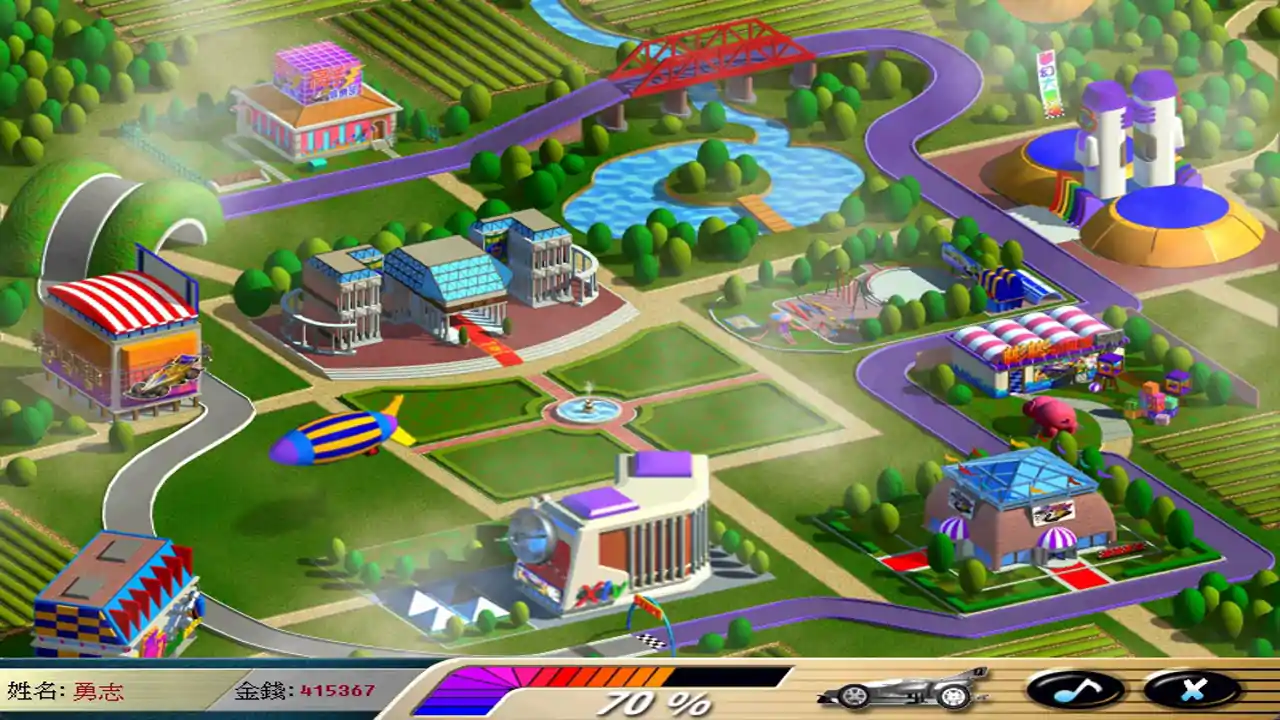Enter the red-white striped awning garage
The width and height of the screenshot is (1280, 720).
point(122,343)
